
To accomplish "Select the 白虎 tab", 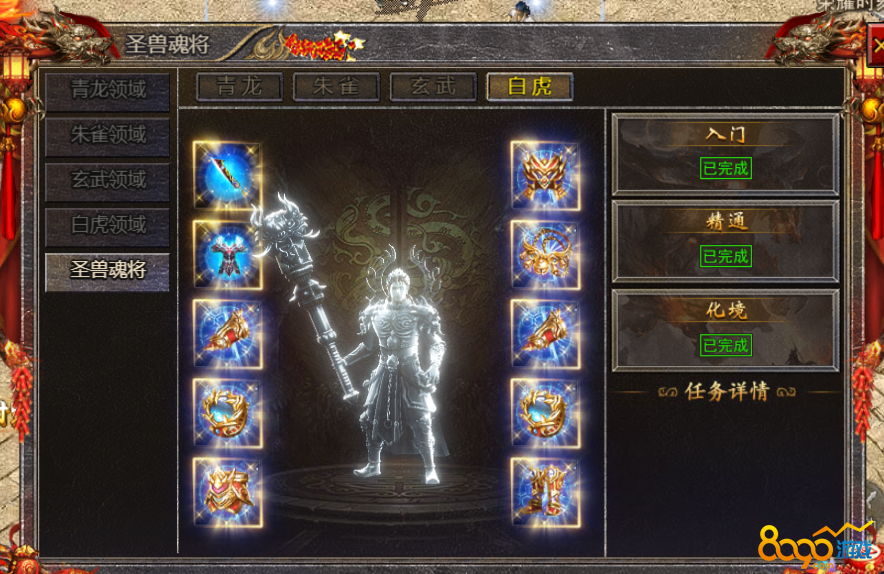I will [x=529, y=86].
